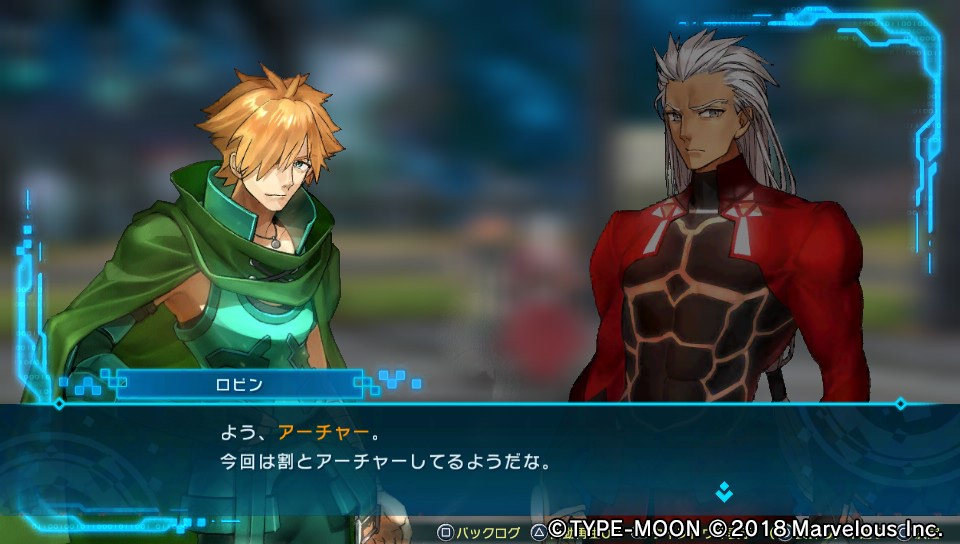Viewport: 960px width, 544px height.
Task: Advance dialogue with the blue continue arrow
Action: (724, 492)
